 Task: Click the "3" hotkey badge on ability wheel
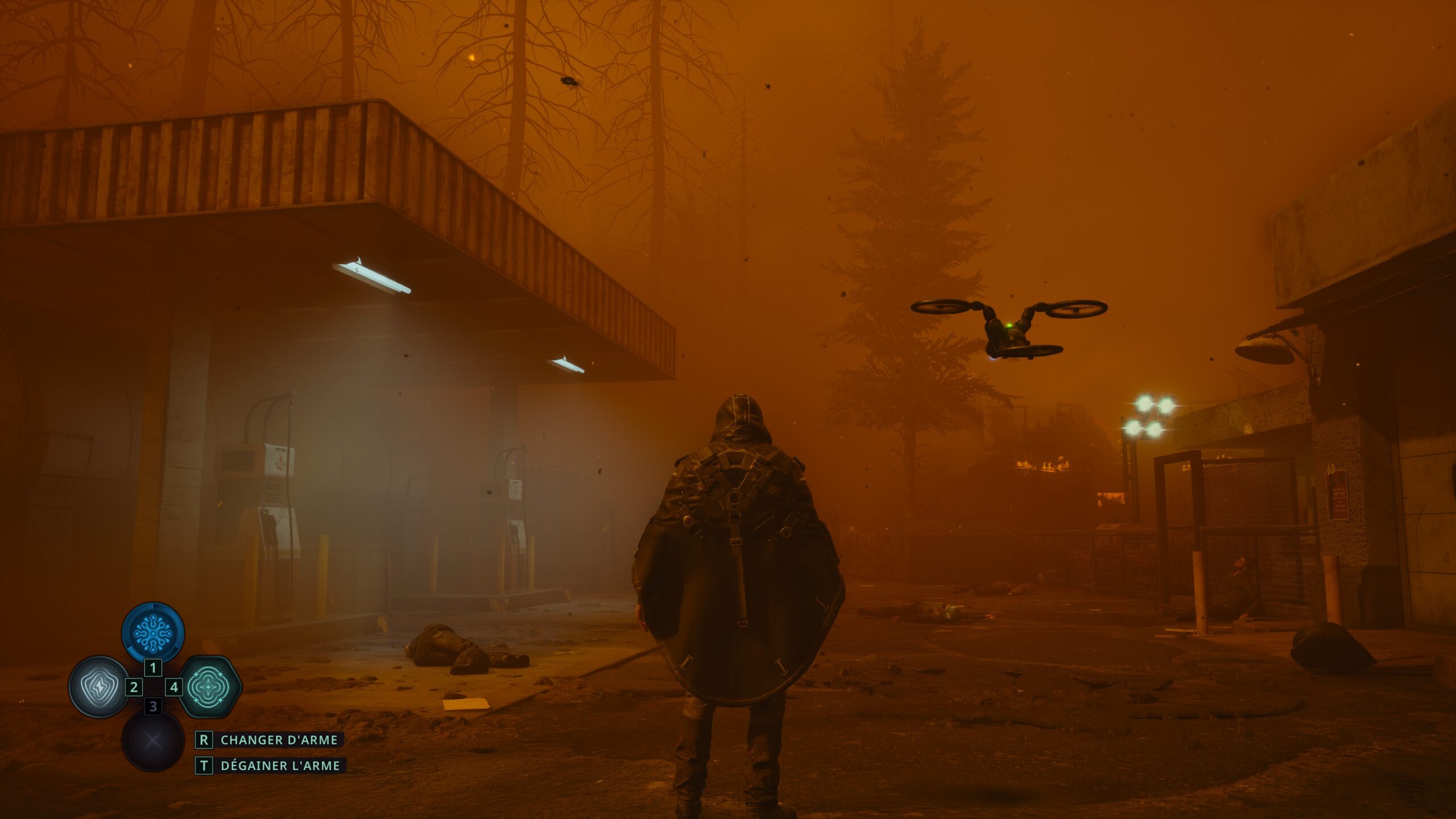(152, 707)
